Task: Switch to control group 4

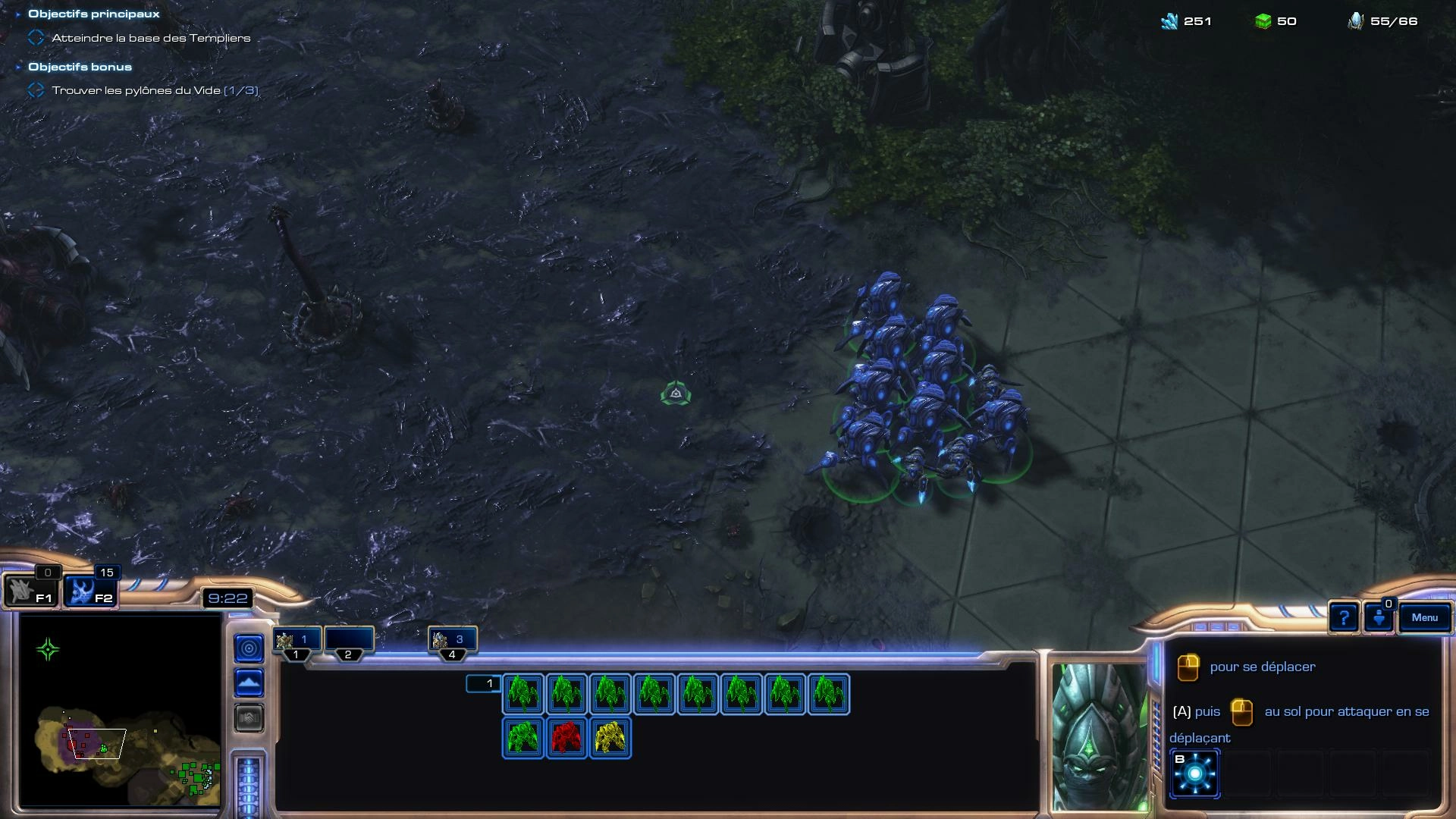Action: coord(452,641)
